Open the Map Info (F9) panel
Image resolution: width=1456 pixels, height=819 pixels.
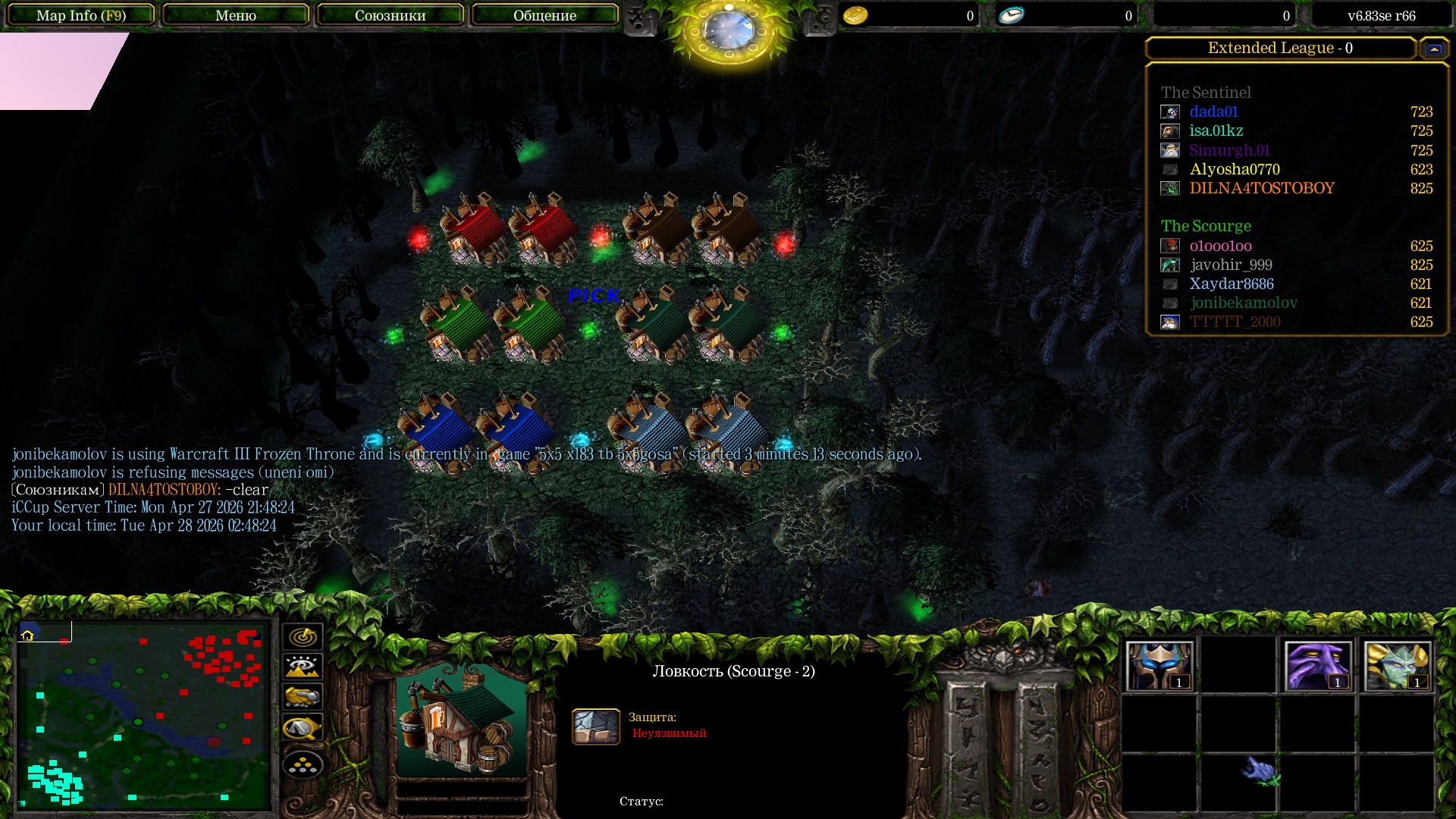point(81,15)
